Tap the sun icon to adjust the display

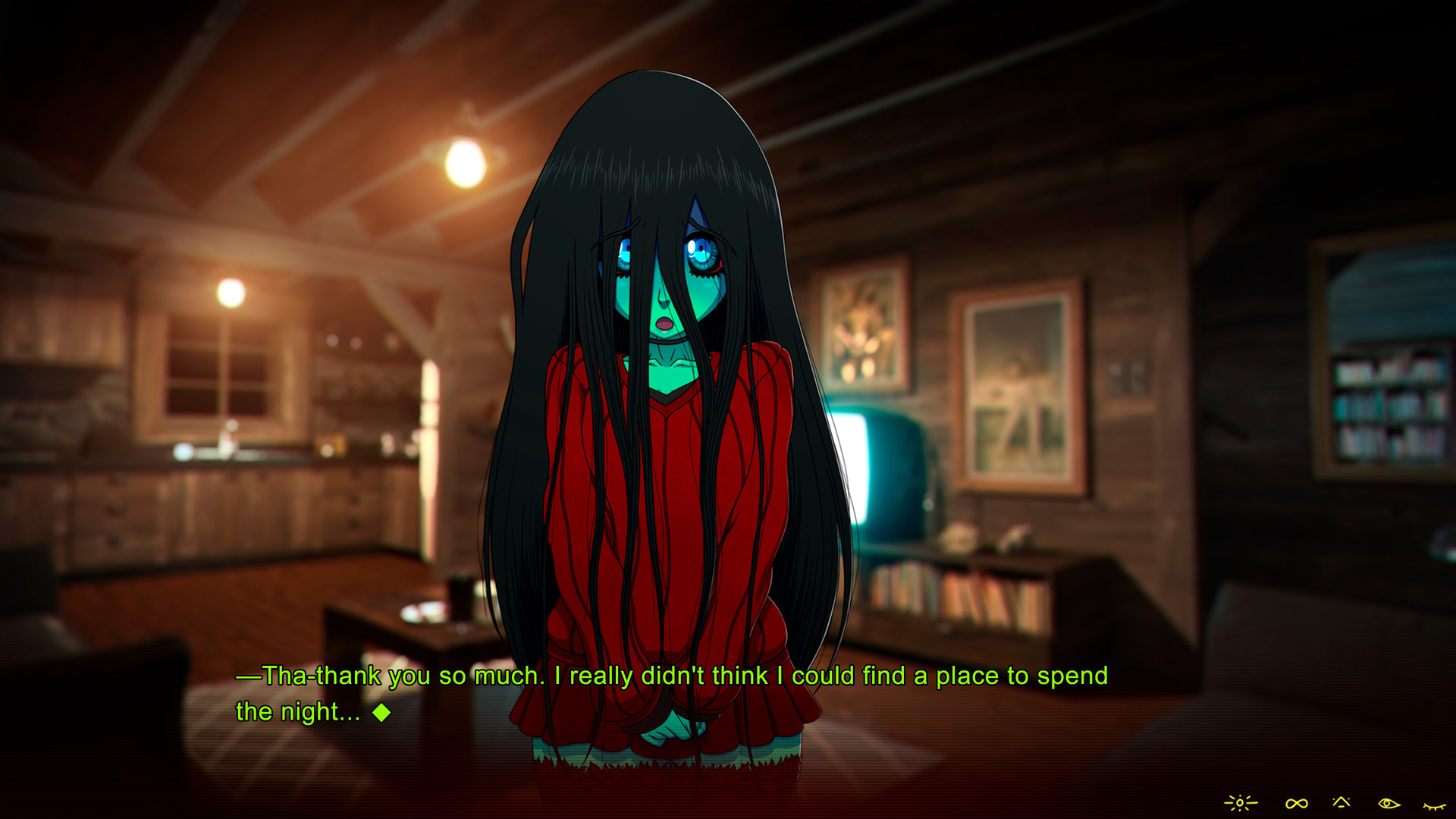point(1241,802)
